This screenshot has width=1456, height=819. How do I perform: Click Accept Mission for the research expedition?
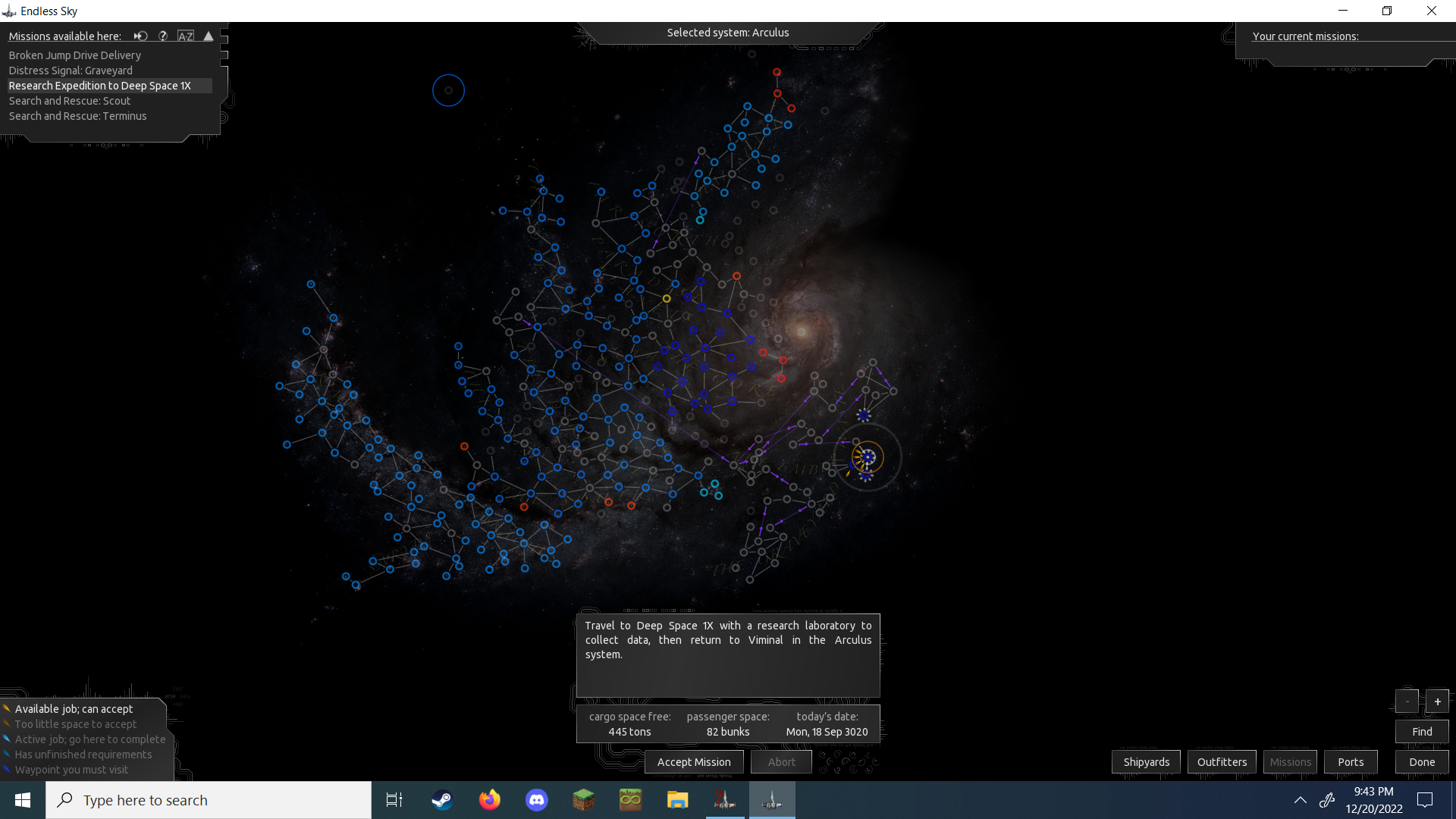point(693,761)
